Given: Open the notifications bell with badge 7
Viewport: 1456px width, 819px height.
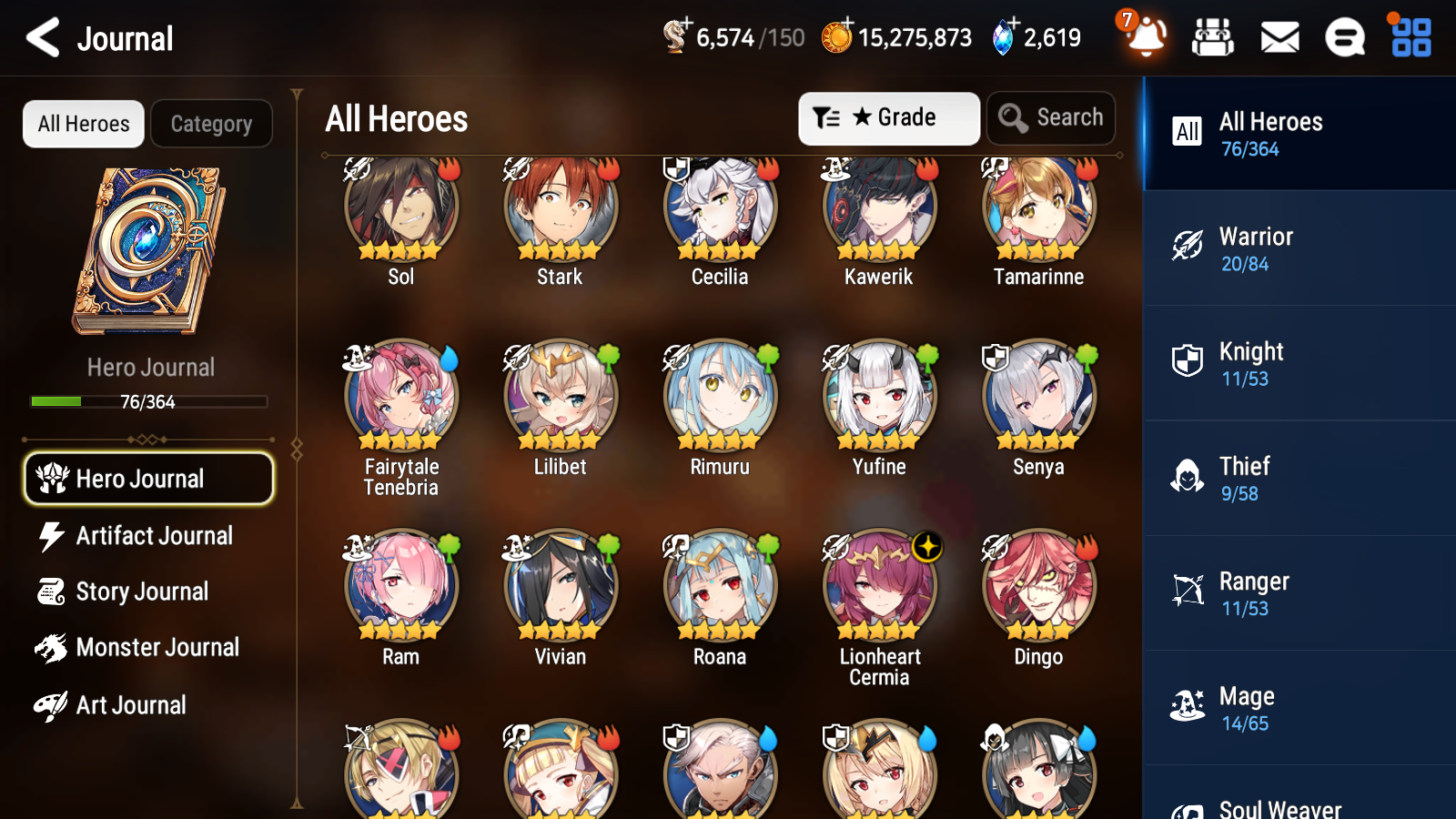Looking at the screenshot, I should click(1147, 40).
